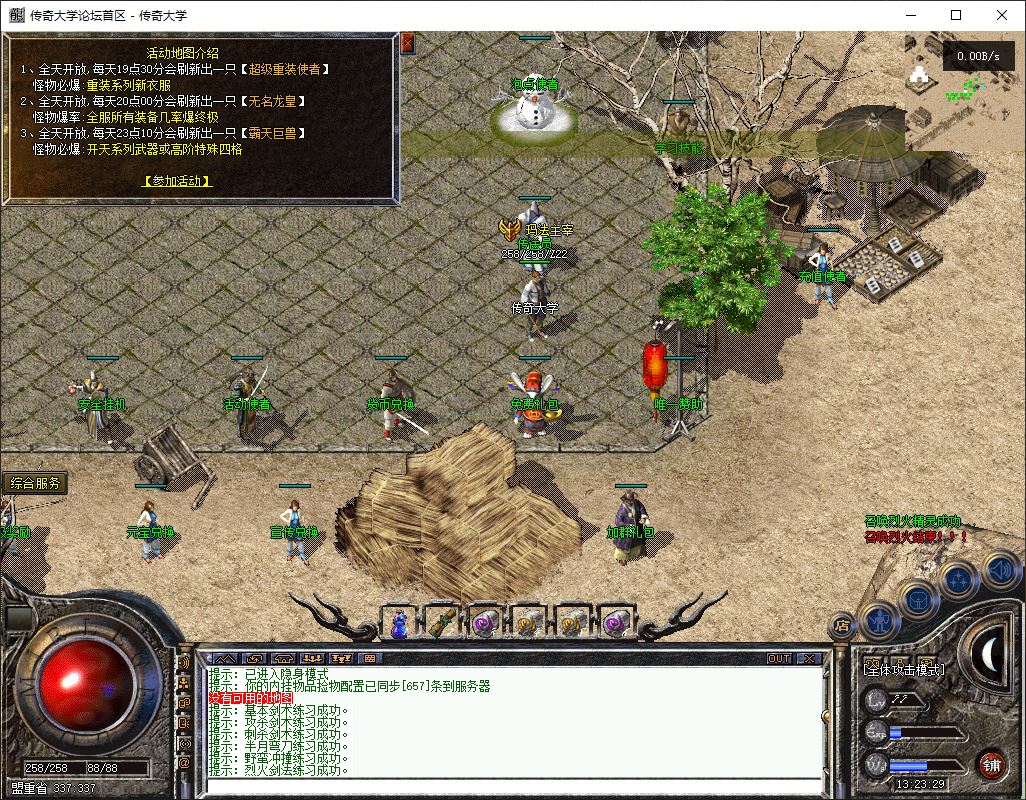Select the green bamboo scroll hotbar slot

[442, 623]
